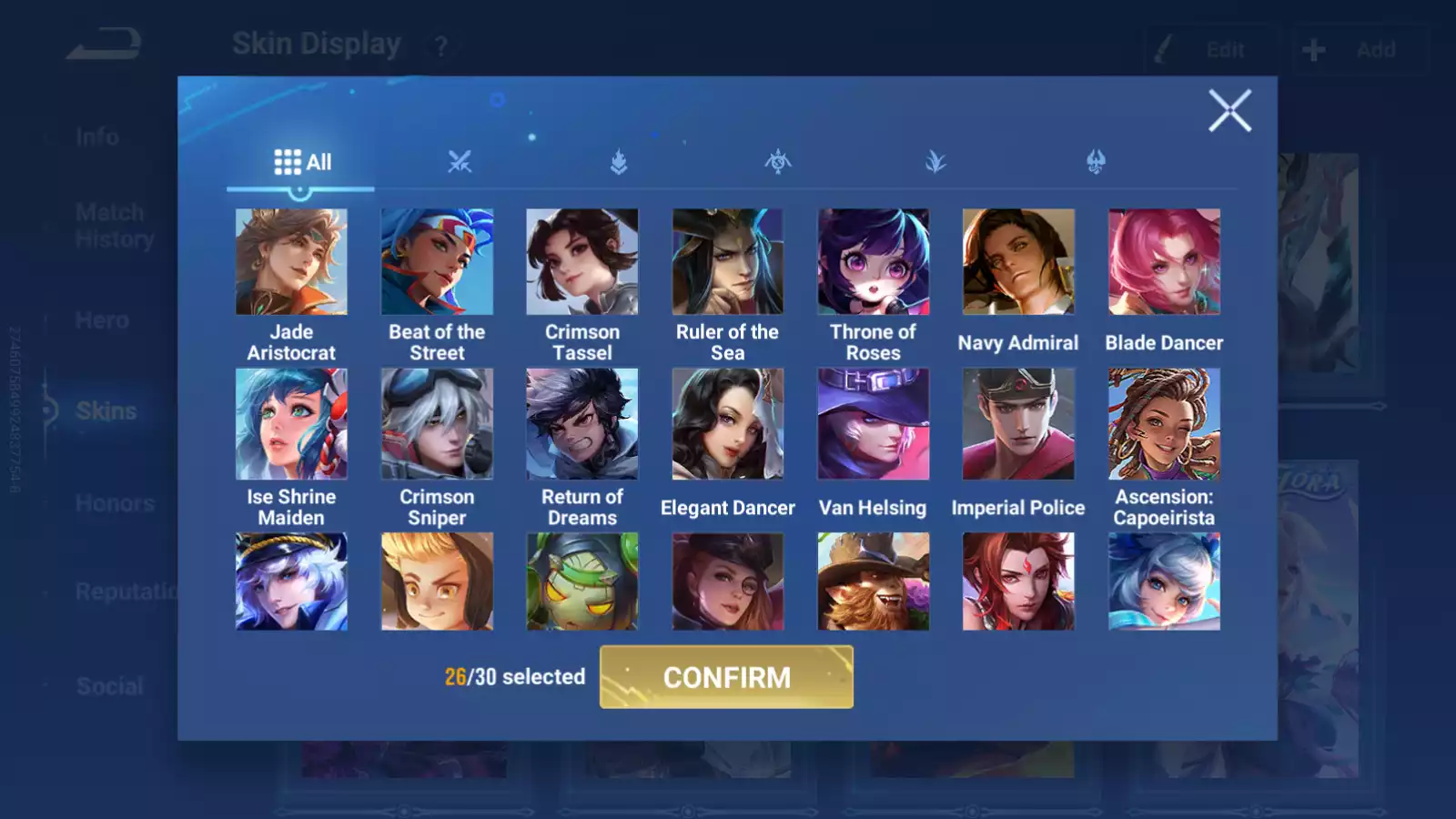1456x819 pixels.
Task: Open the Skin Display help question mark
Action: pyautogui.click(x=441, y=46)
